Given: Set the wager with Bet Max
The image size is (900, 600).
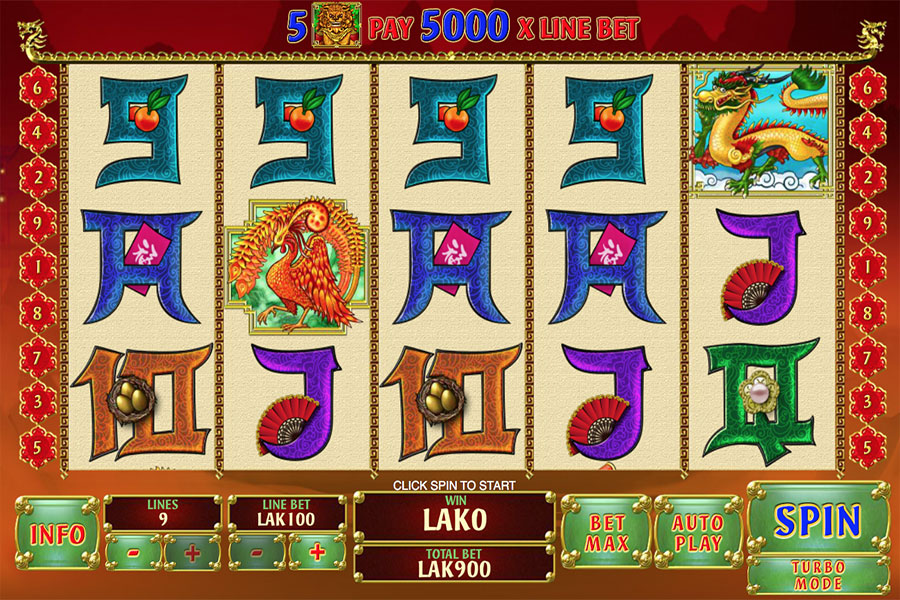Looking at the screenshot, I should (x=607, y=532).
